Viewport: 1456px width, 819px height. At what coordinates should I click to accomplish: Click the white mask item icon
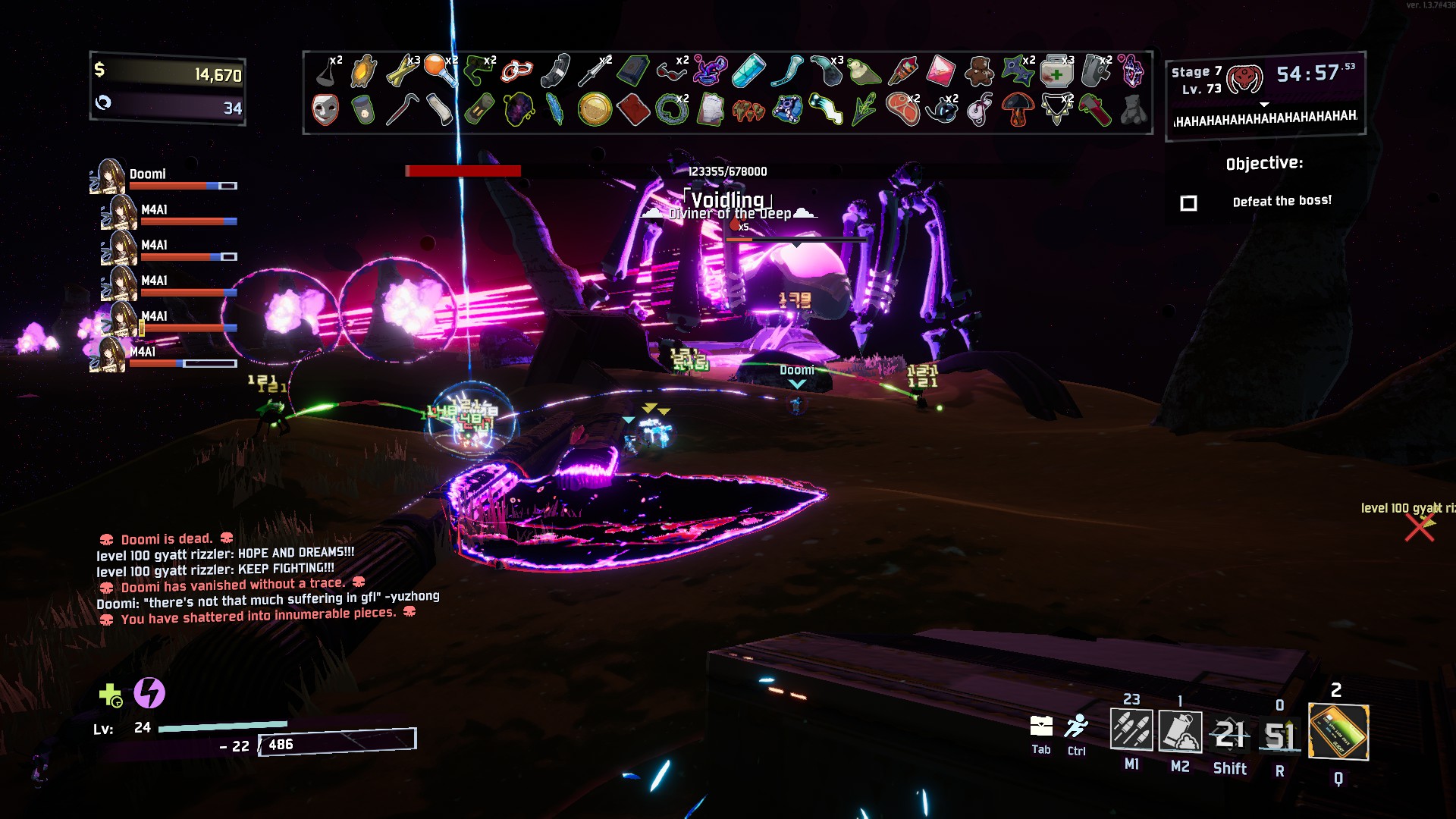(x=325, y=109)
